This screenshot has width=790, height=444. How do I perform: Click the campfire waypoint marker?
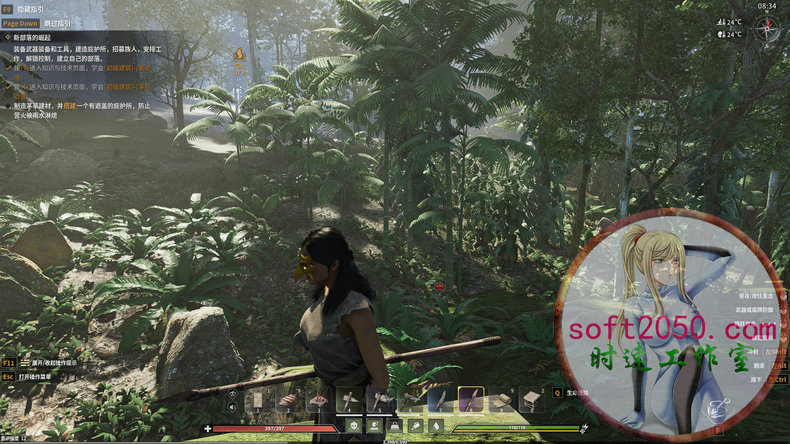pyautogui.click(x=239, y=55)
